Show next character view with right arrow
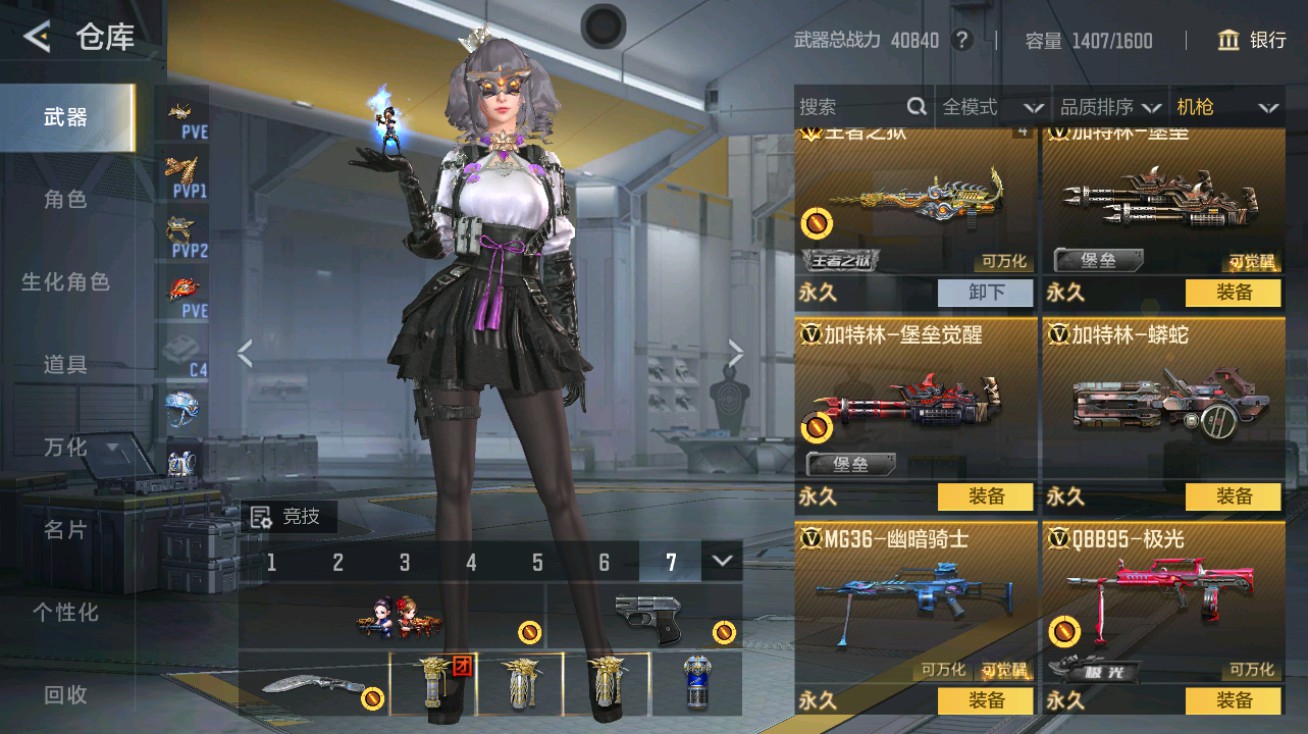Viewport: 1308px width, 734px height. [x=736, y=352]
